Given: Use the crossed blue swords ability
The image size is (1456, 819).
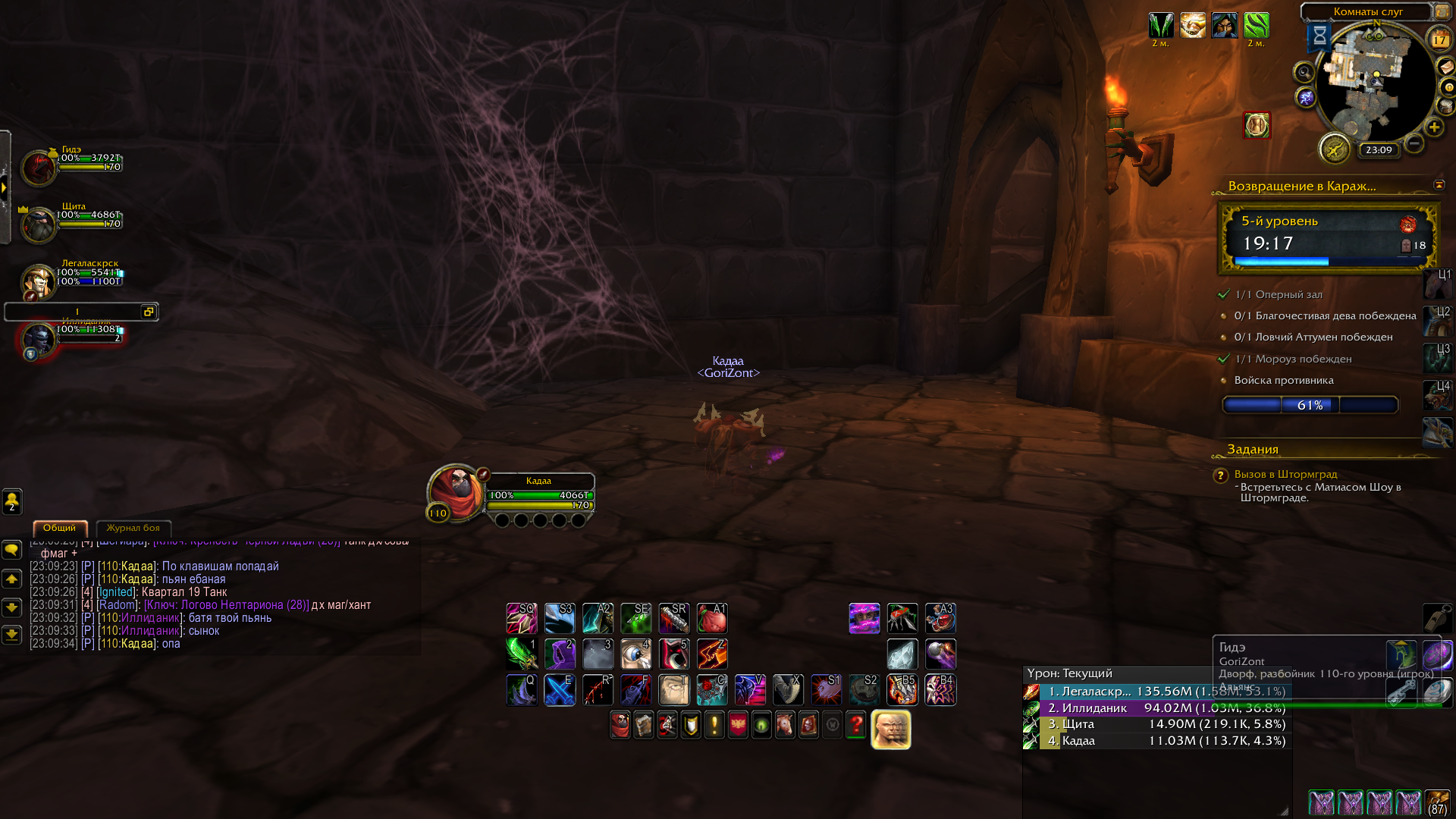Looking at the screenshot, I should coord(560,690).
